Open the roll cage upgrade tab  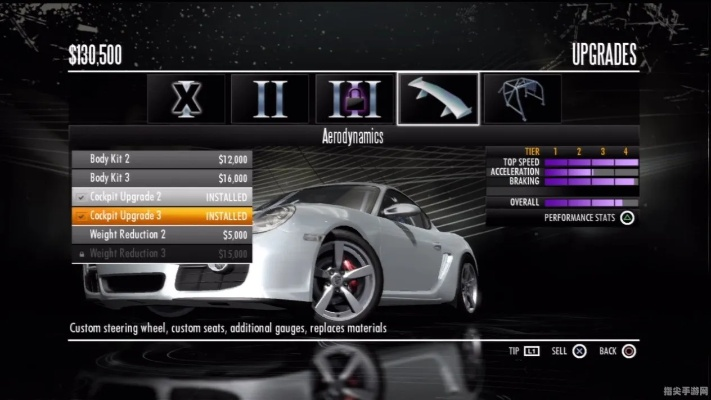pyautogui.click(x=521, y=98)
